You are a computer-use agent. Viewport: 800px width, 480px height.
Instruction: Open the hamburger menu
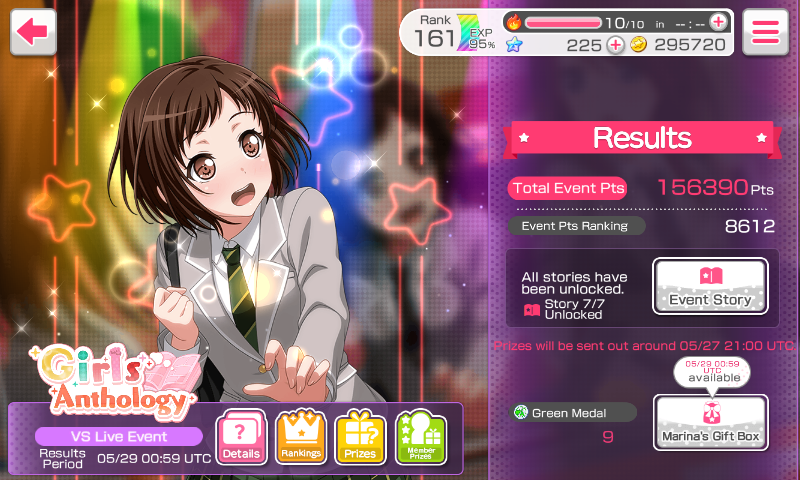click(765, 32)
